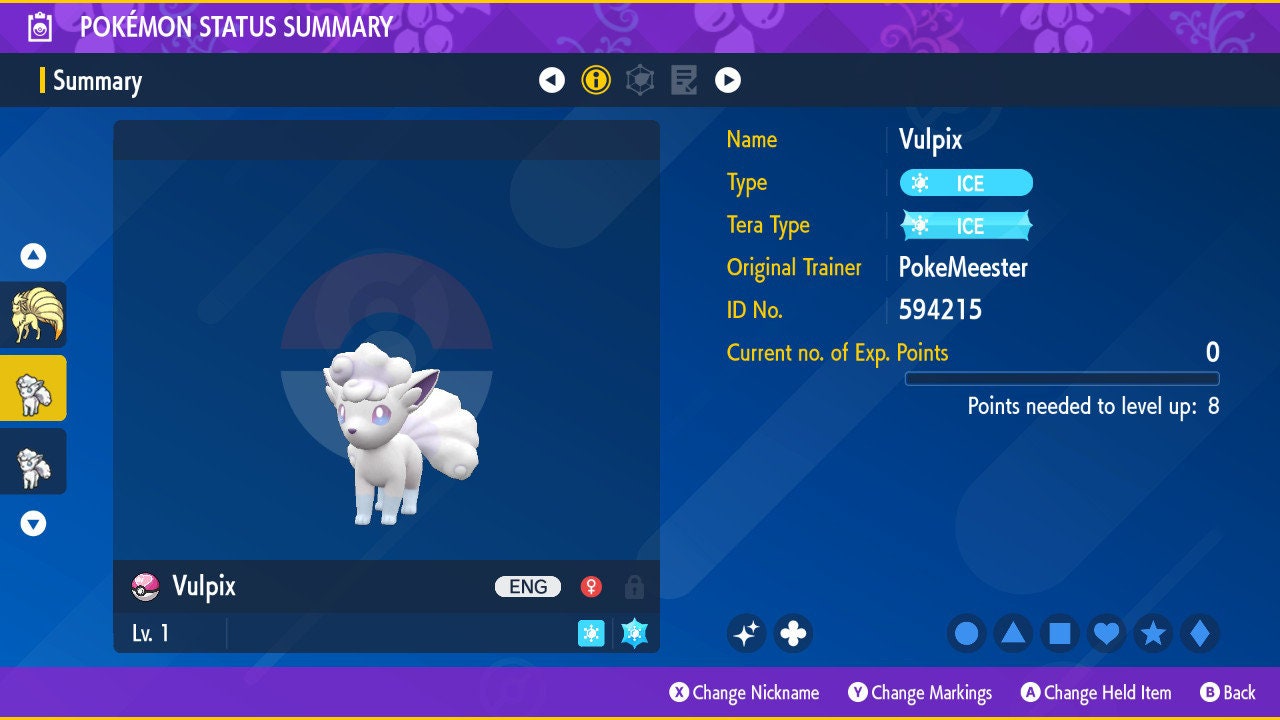Viewport: 1280px width, 720px height.
Task: Toggle the circle marking
Action: [967, 633]
